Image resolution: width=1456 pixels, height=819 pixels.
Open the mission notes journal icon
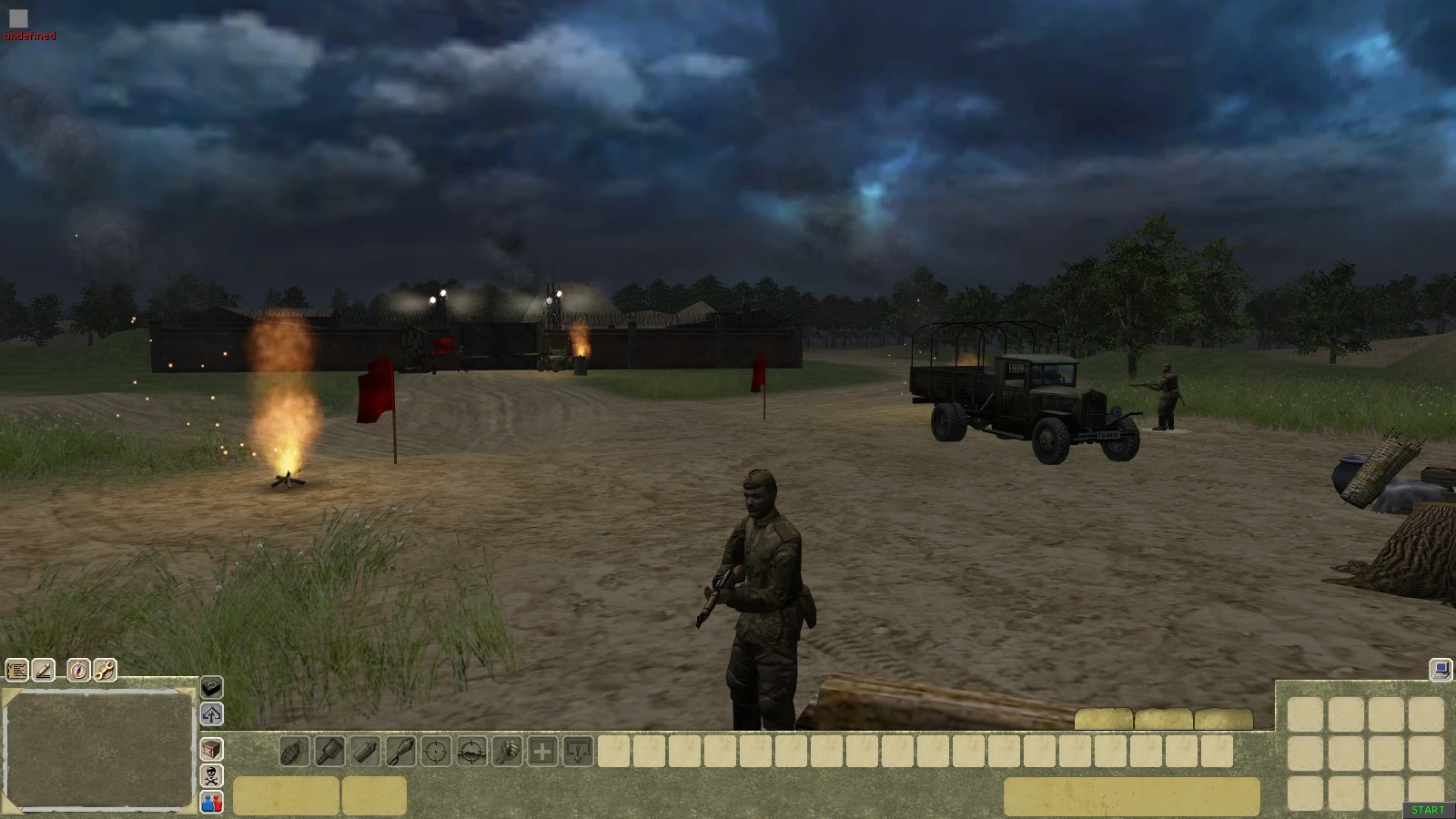(16, 671)
